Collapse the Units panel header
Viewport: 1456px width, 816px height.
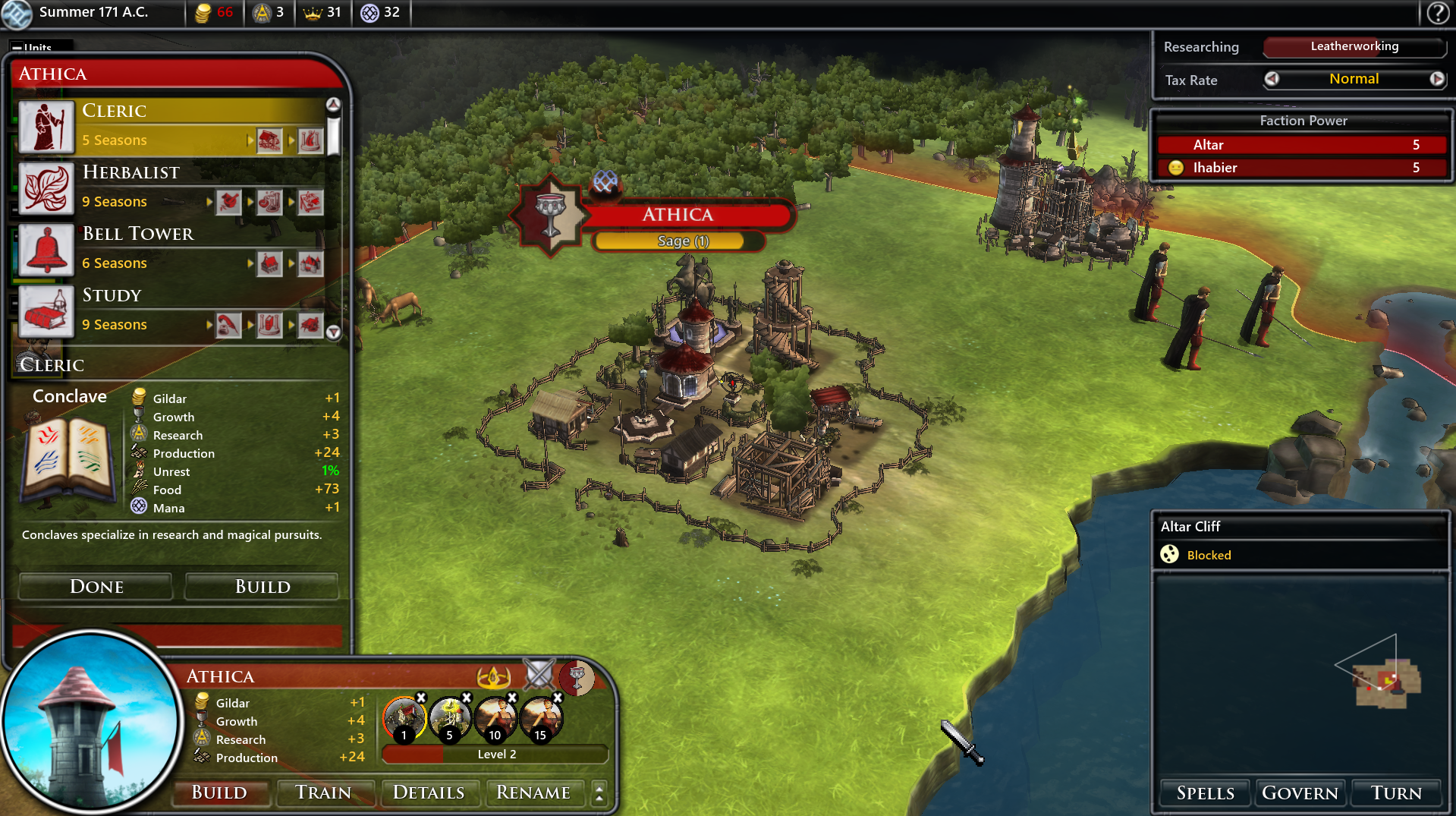coord(17,47)
